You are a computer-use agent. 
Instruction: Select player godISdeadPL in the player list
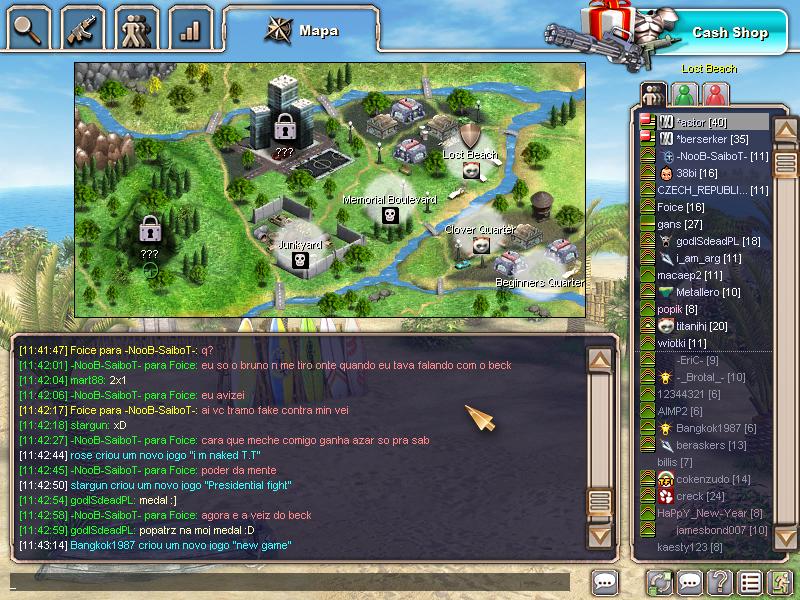718,241
